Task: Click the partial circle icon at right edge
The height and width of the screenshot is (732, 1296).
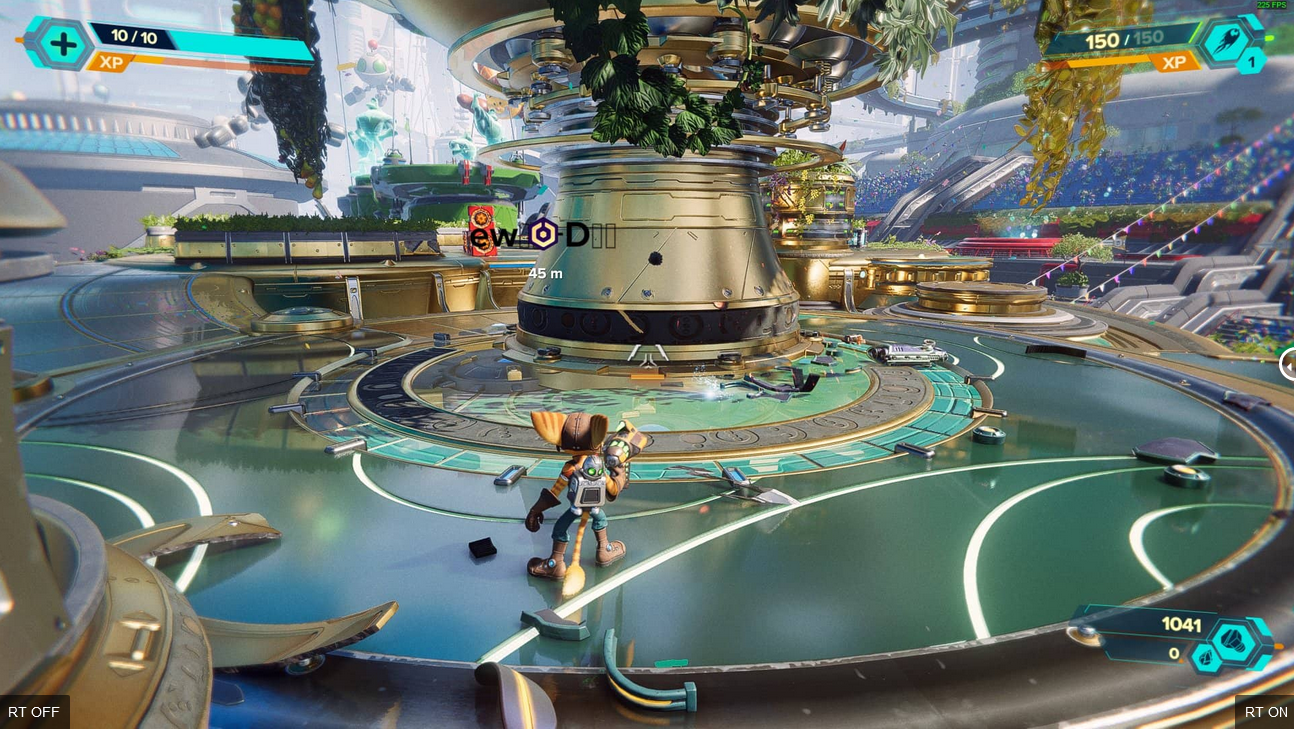Action: click(1289, 365)
